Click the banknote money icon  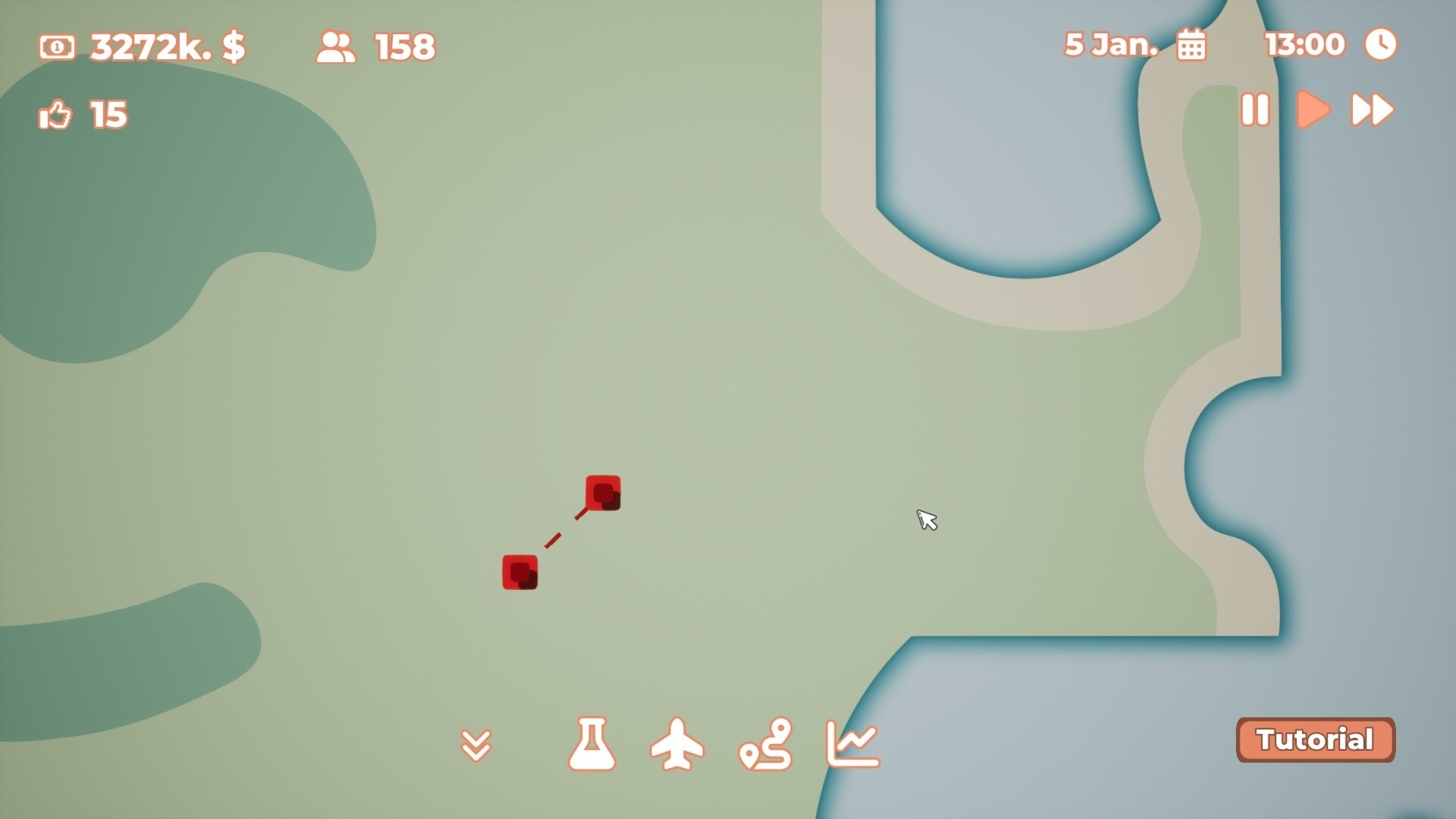point(58,47)
